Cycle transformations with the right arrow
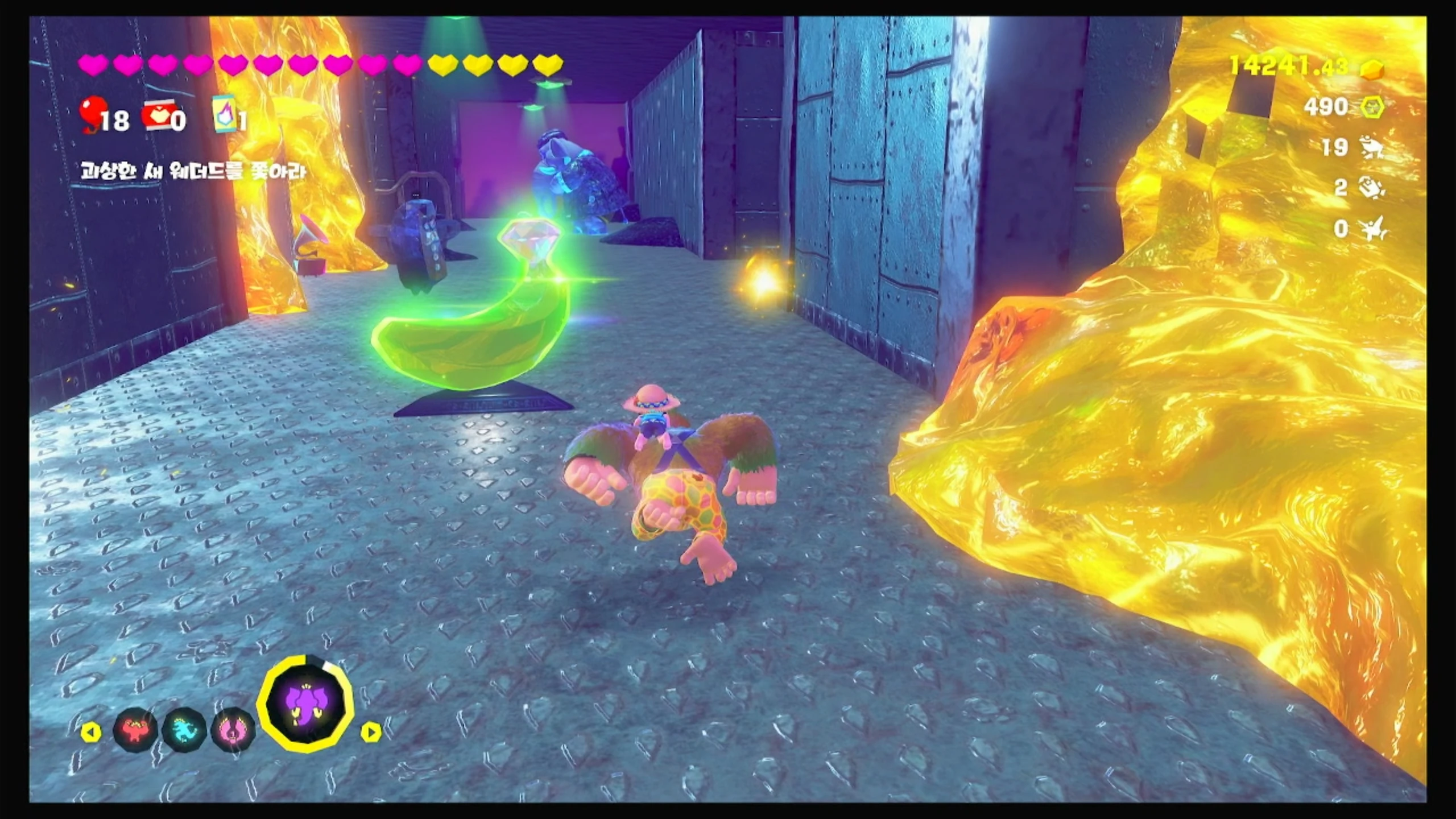Image resolution: width=1456 pixels, height=819 pixels. click(x=370, y=732)
